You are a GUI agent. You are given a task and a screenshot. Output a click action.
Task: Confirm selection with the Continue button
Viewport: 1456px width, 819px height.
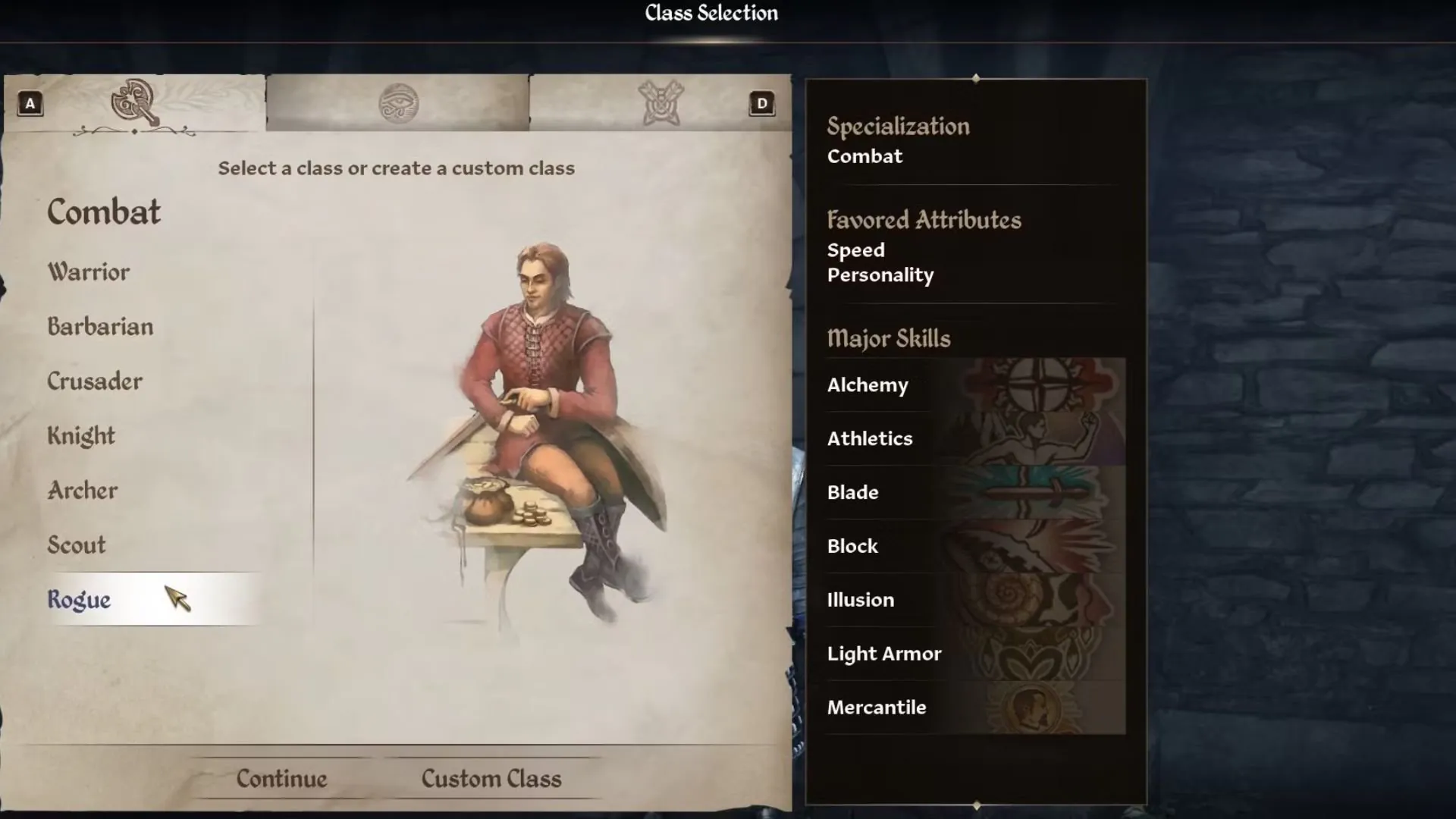coord(281,779)
